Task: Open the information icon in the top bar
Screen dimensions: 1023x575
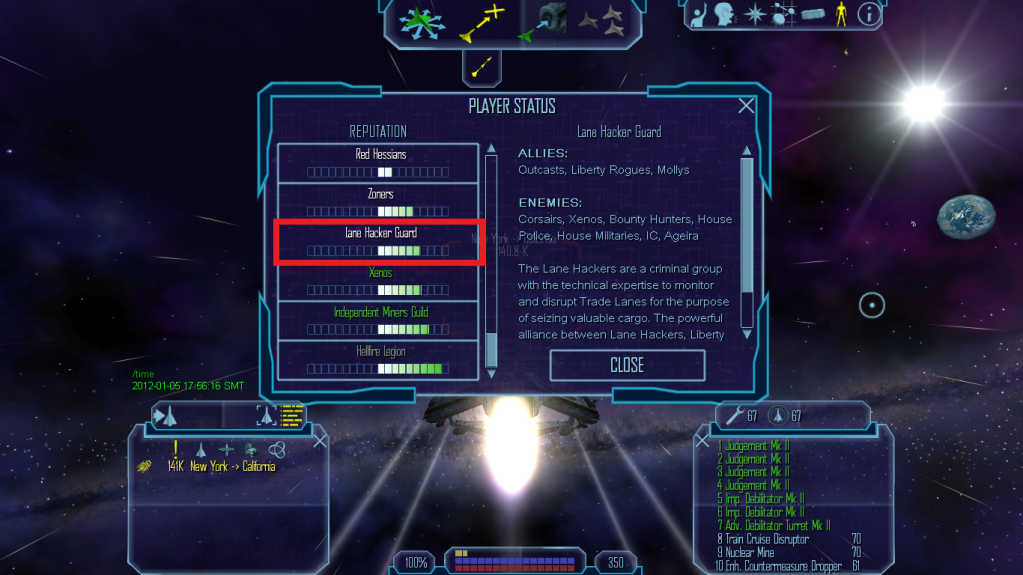Action: 870,13
